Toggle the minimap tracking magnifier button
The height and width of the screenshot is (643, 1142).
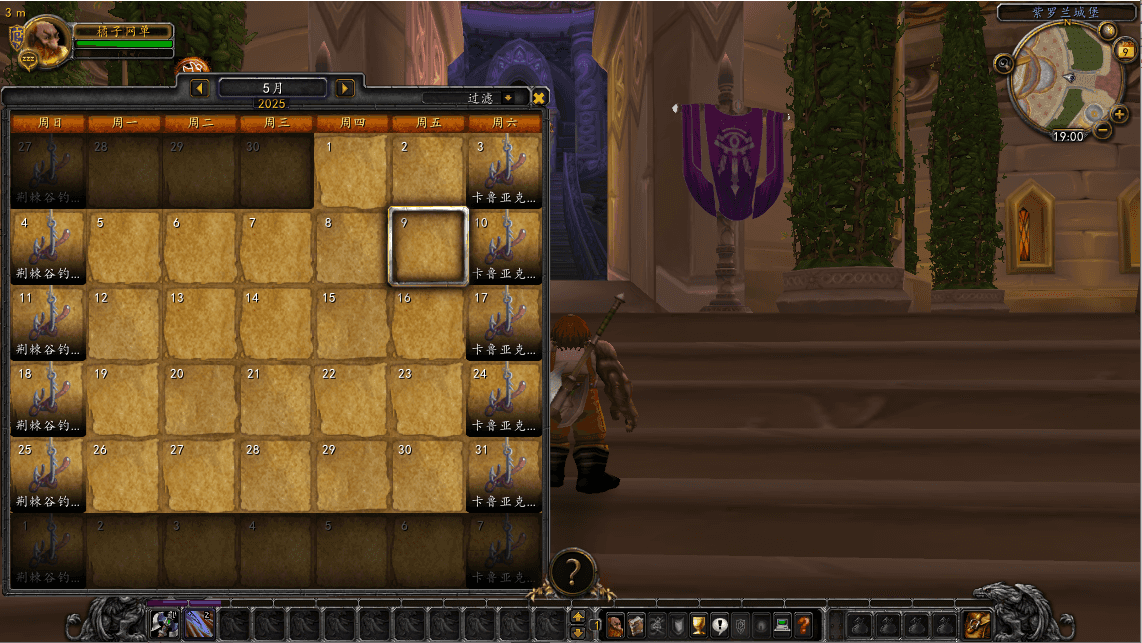click(1004, 64)
